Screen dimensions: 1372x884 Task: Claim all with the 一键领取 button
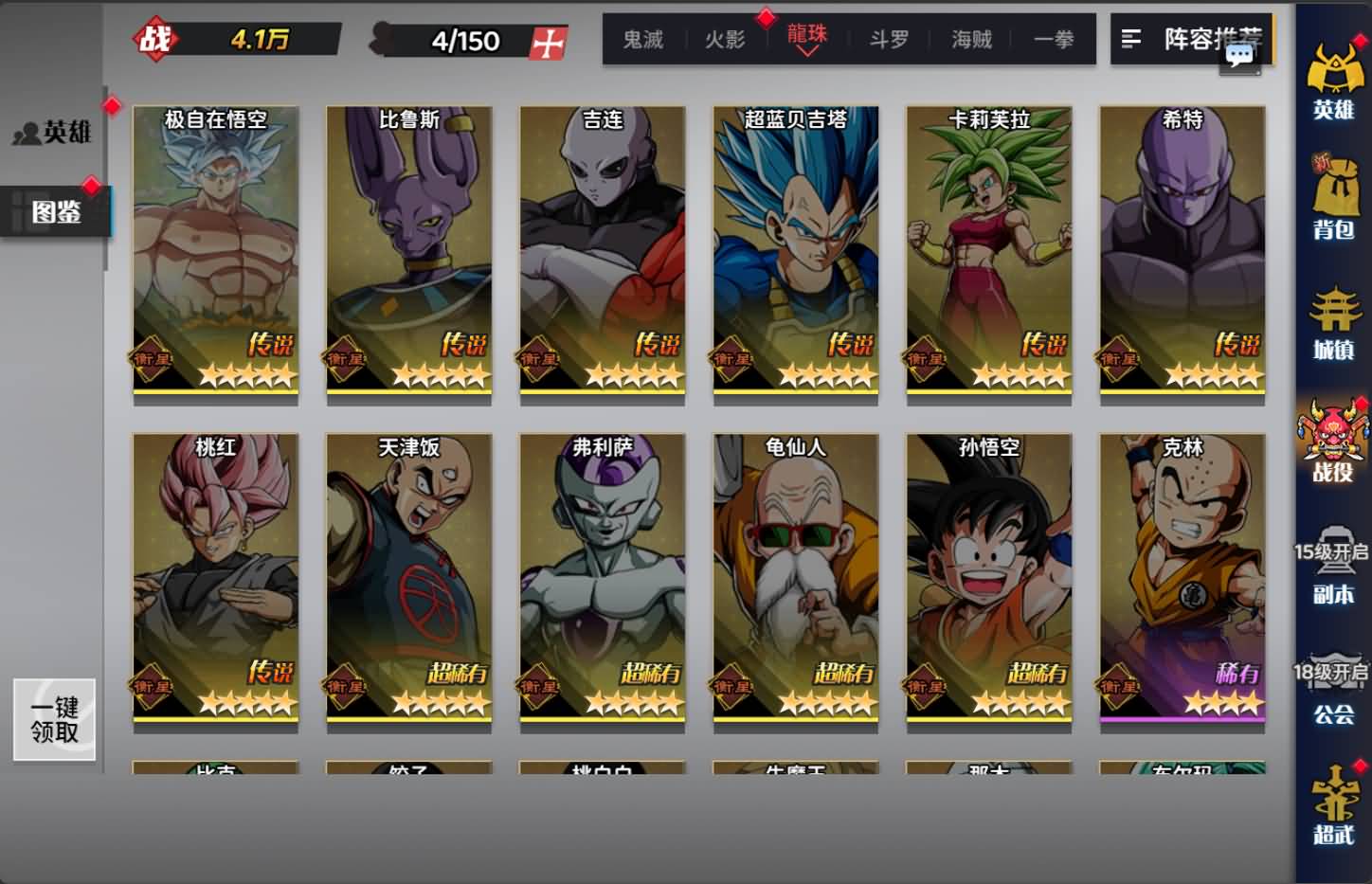coord(54,719)
